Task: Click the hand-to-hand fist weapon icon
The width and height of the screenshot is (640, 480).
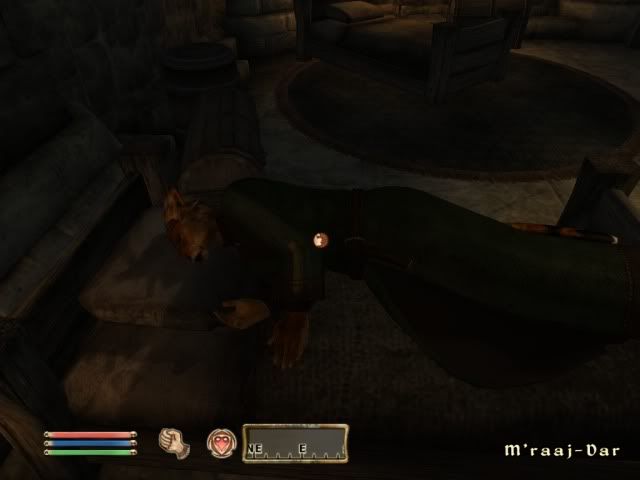Action: [x=172, y=440]
